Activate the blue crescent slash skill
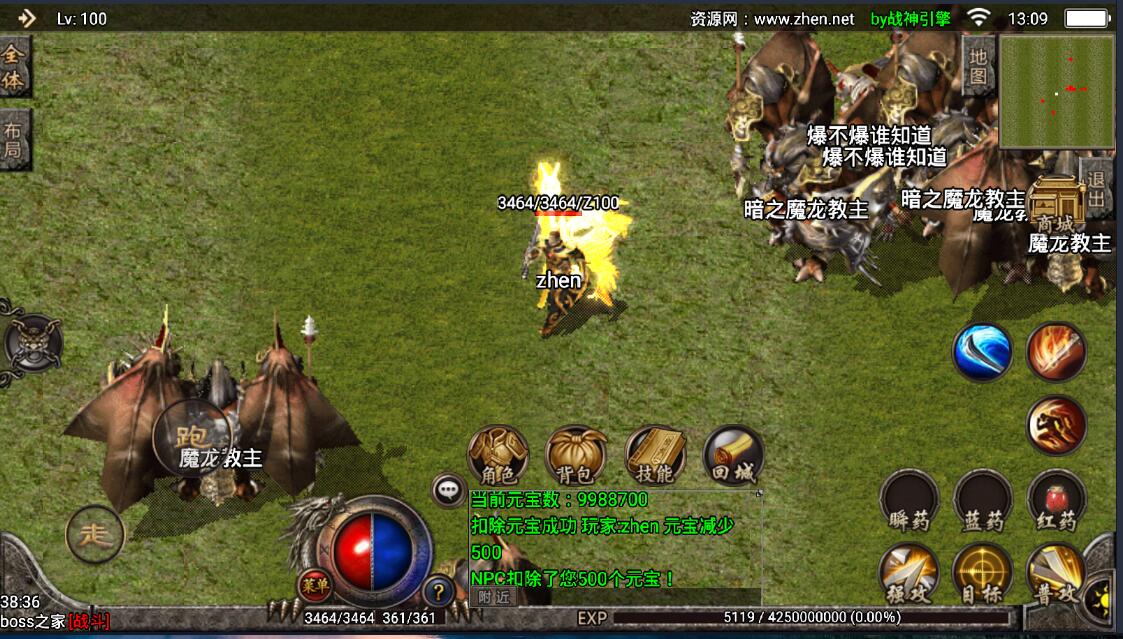Viewport: 1123px width, 639px height. pyautogui.click(x=982, y=352)
